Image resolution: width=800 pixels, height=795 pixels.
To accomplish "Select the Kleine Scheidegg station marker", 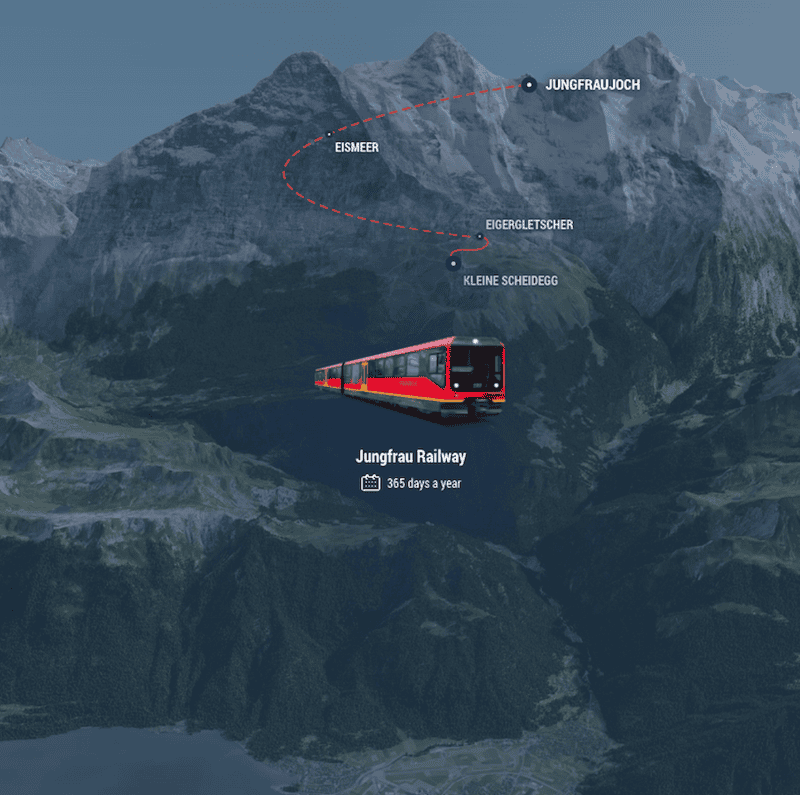I will click(453, 263).
